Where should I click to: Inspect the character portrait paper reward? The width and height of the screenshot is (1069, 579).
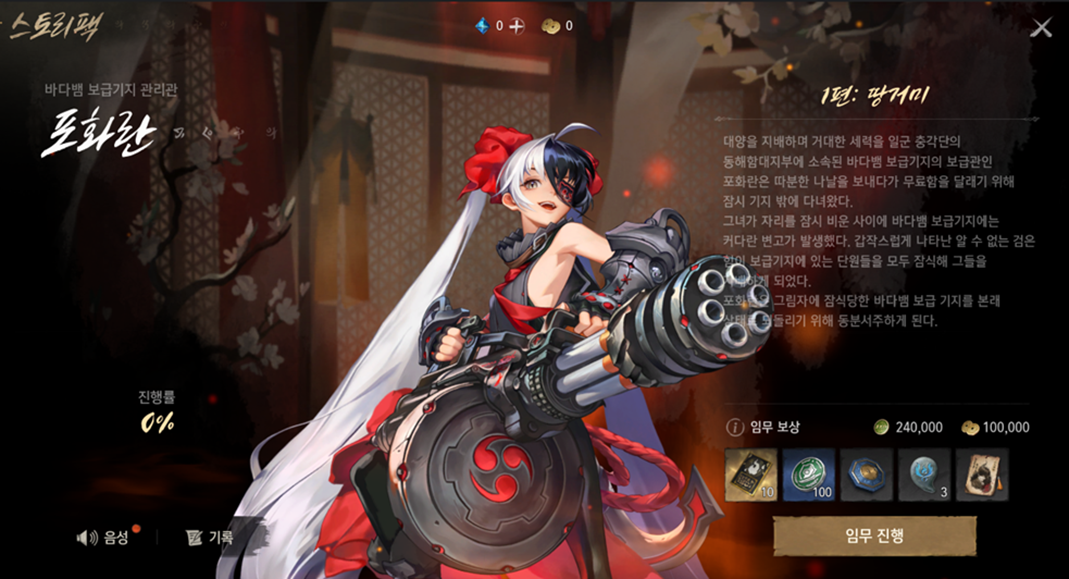981,474
